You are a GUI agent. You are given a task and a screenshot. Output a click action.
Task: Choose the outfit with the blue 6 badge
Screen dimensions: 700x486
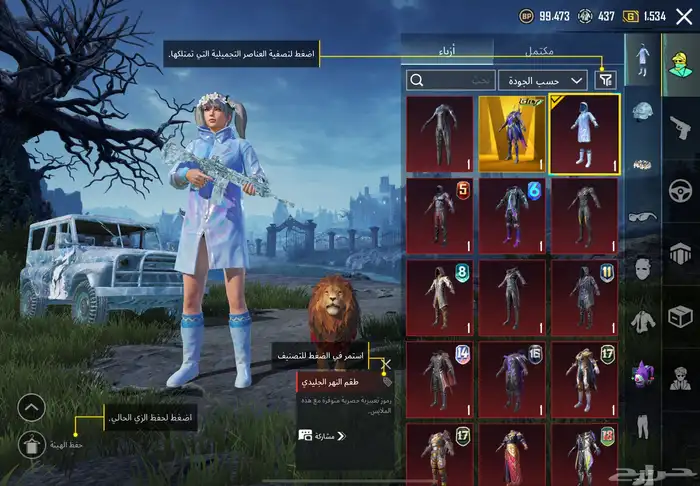pos(512,214)
